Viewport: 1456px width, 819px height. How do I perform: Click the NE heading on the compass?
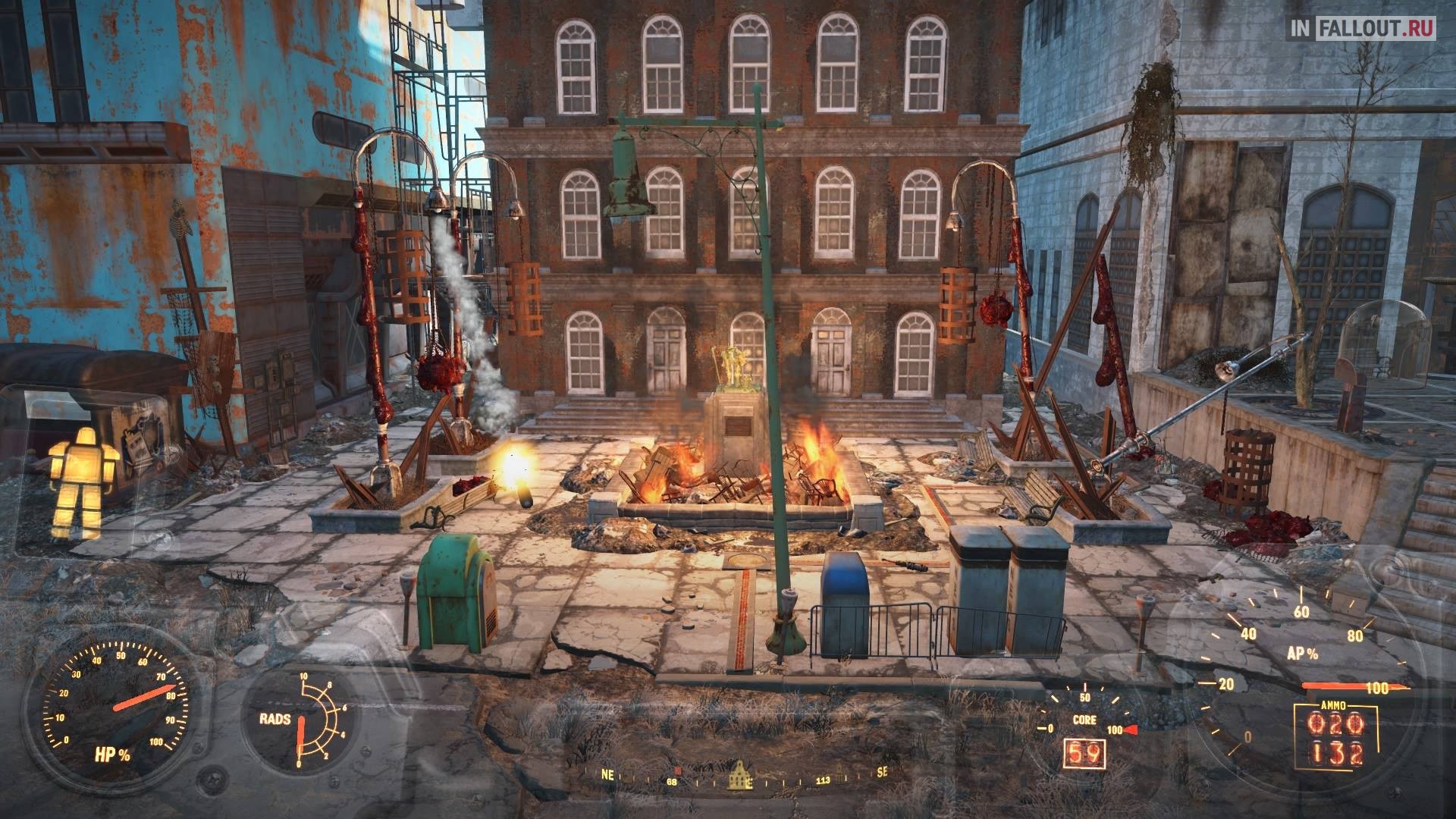point(608,774)
